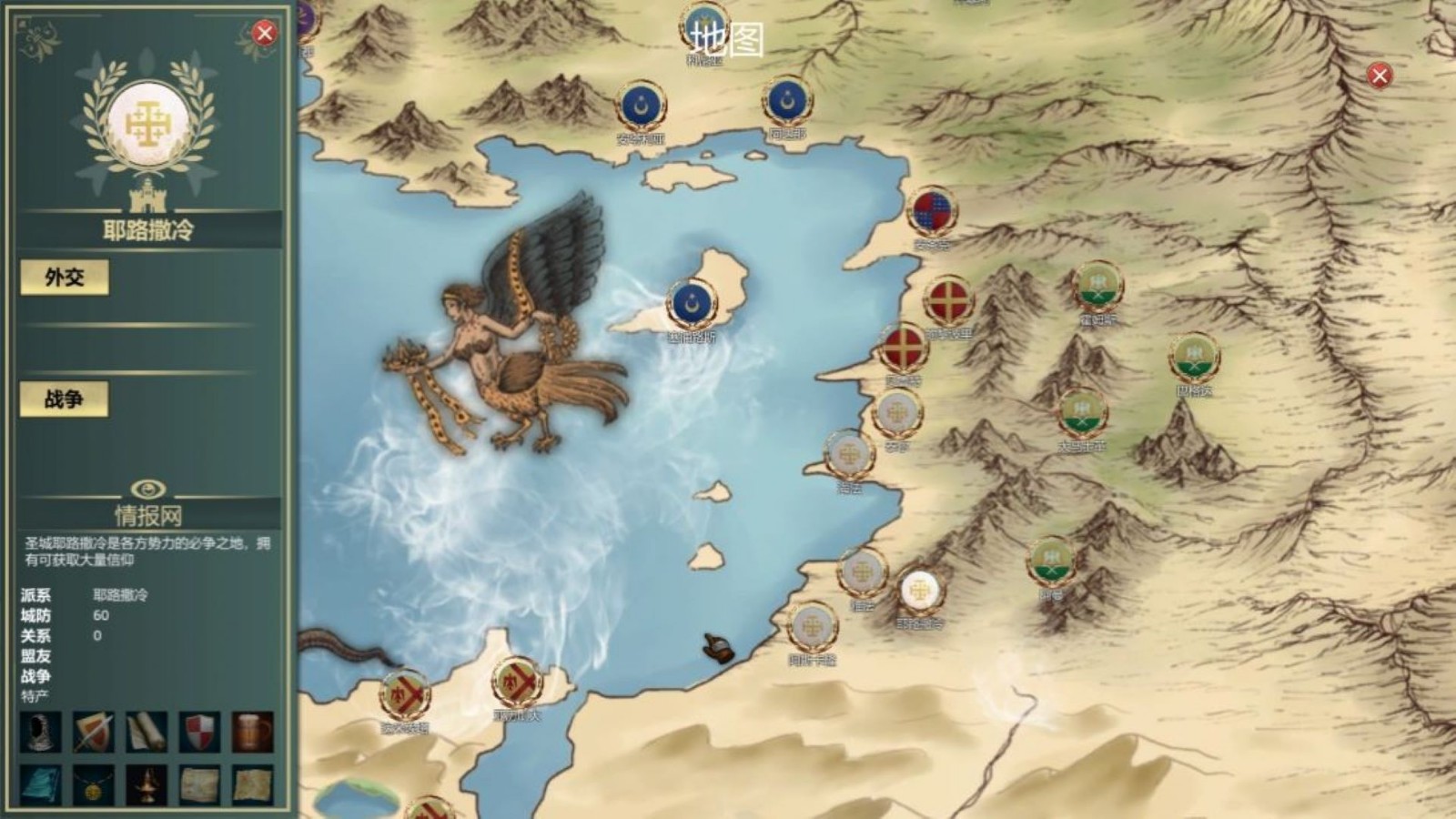1456x819 pixels.
Task: Choose the rolled parchment scroll item
Action: (x=147, y=732)
